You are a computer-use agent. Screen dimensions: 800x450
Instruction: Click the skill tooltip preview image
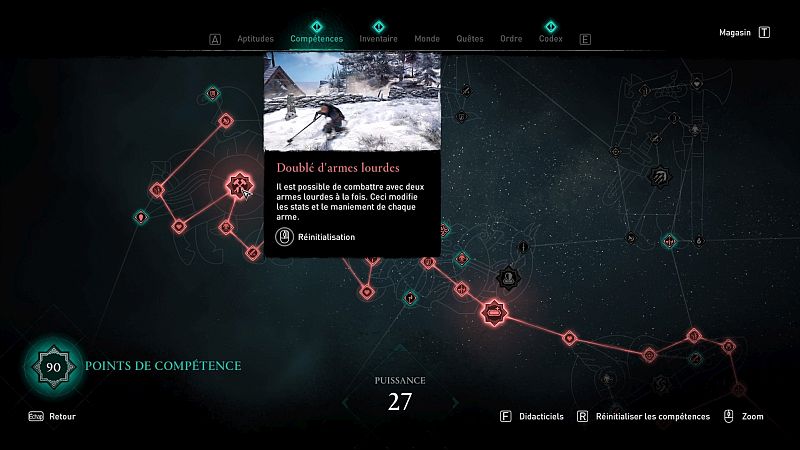click(352, 100)
